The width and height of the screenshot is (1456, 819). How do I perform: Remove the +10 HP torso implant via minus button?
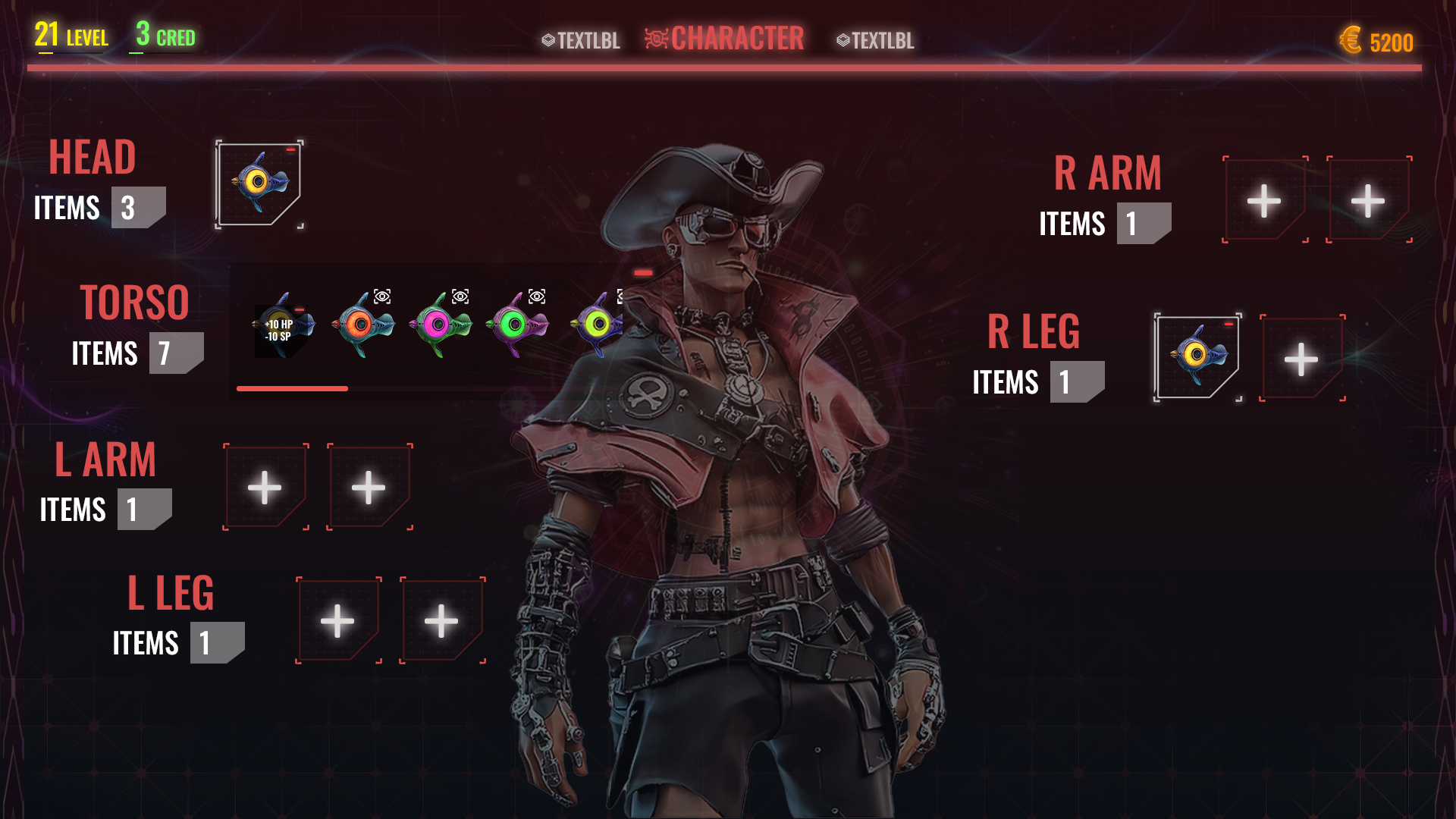click(300, 310)
